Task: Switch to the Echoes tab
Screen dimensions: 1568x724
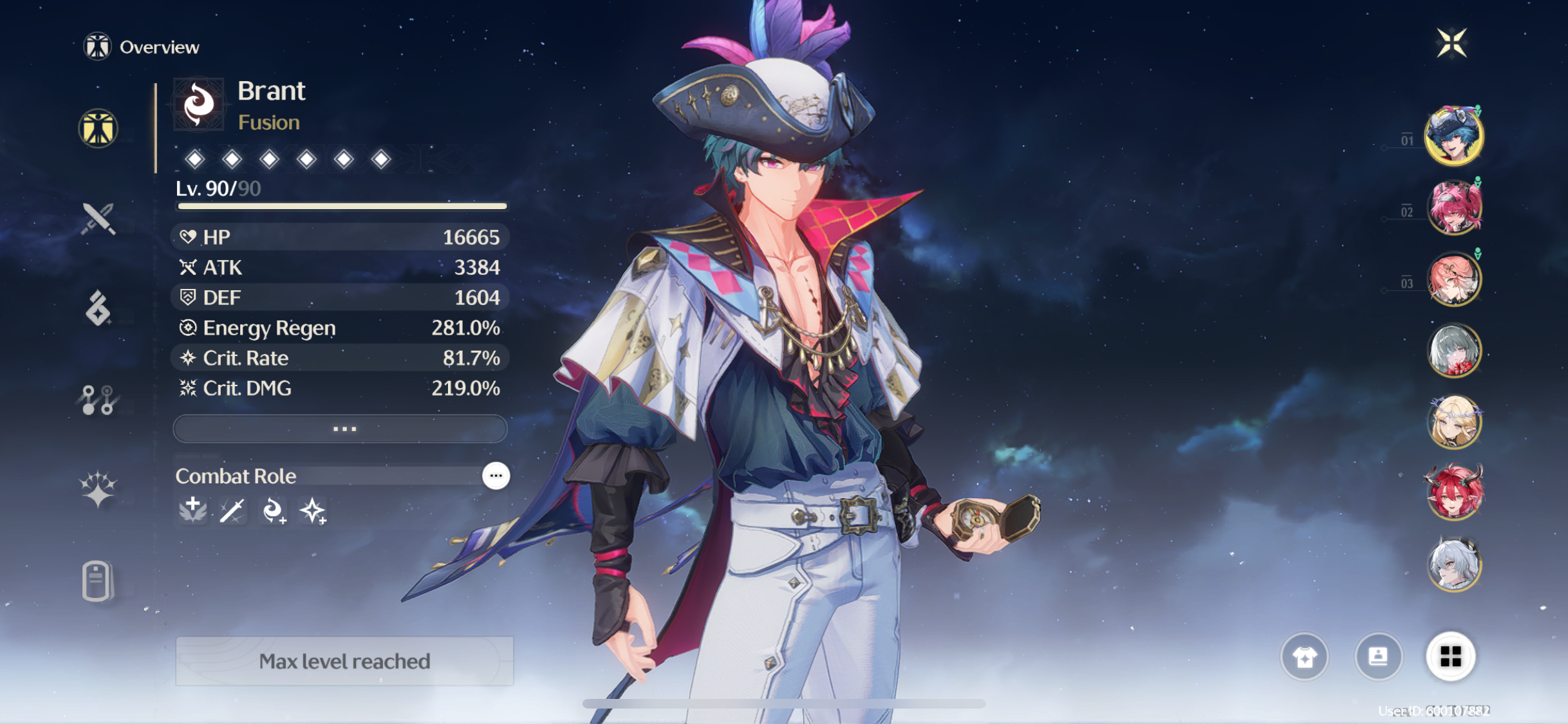Action: click(x=98, y=308)
